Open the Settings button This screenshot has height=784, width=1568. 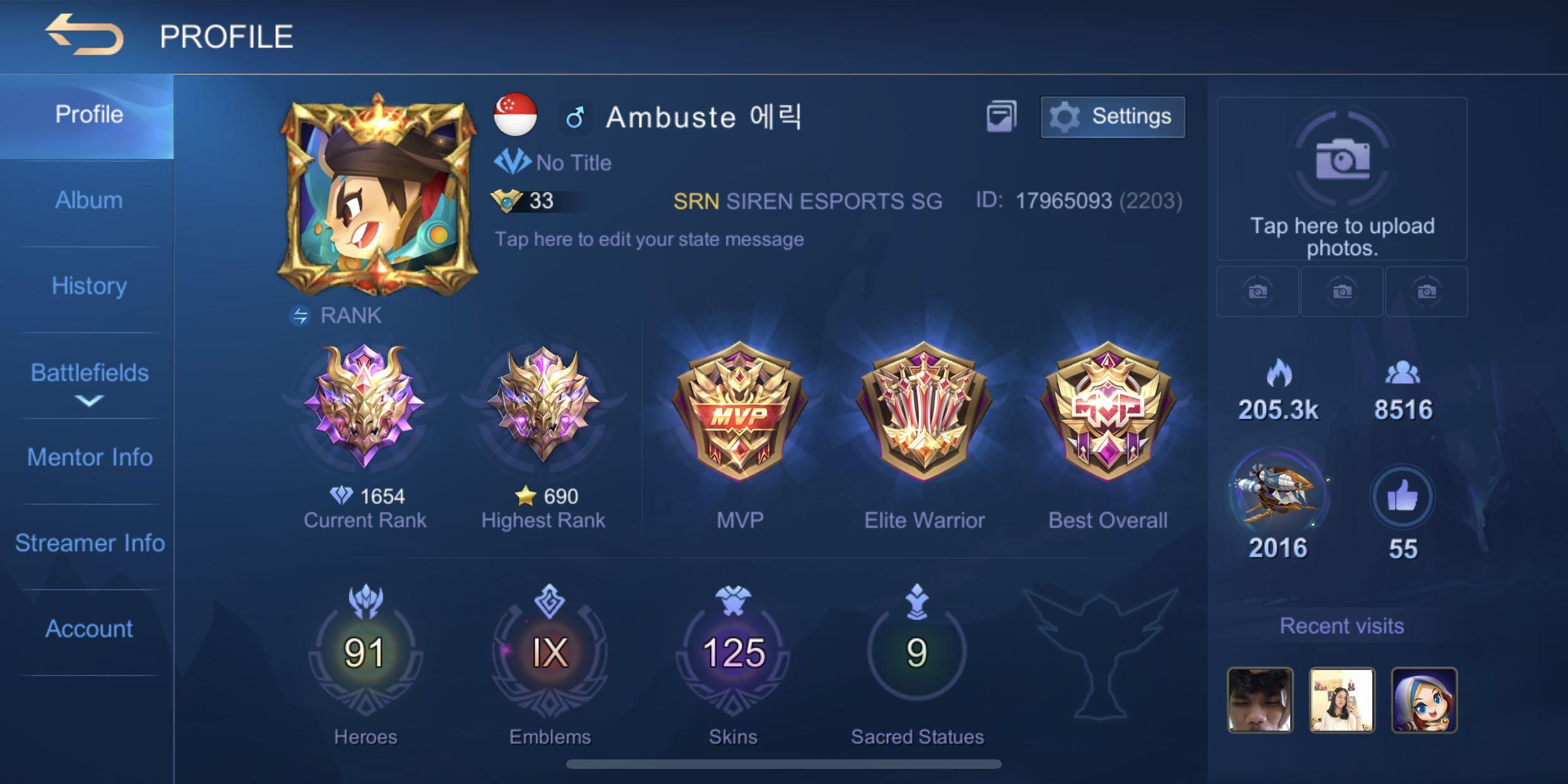coord(1112,117)
